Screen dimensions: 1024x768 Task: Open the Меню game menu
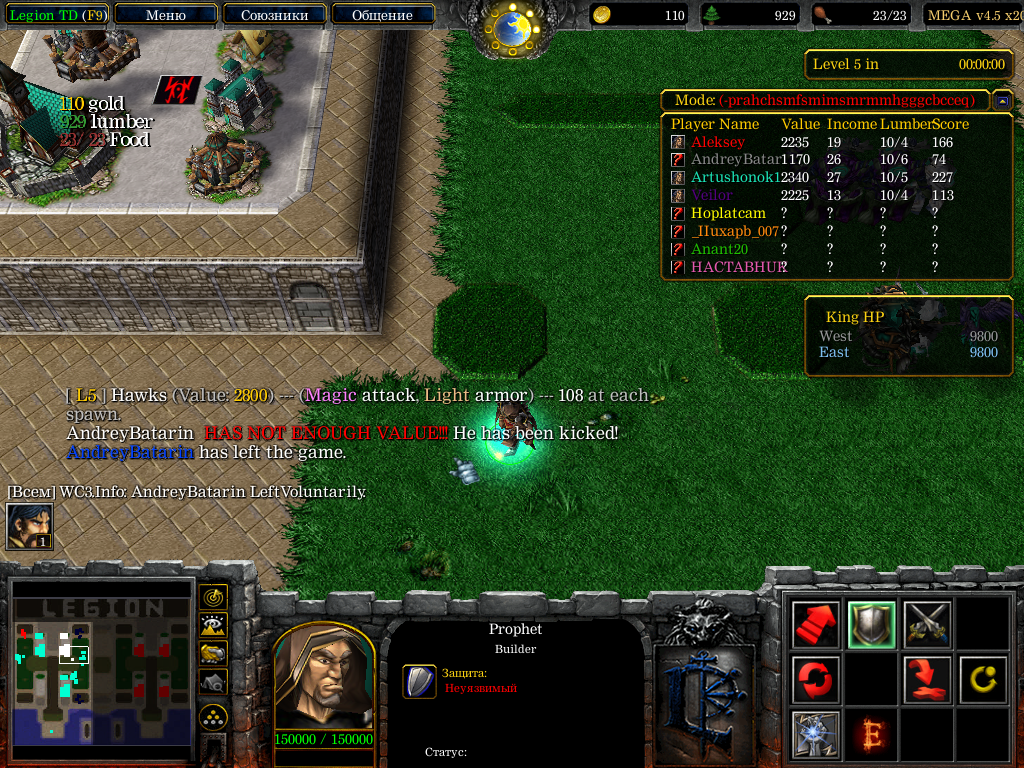pyautogui.click(x=166, y=15)
